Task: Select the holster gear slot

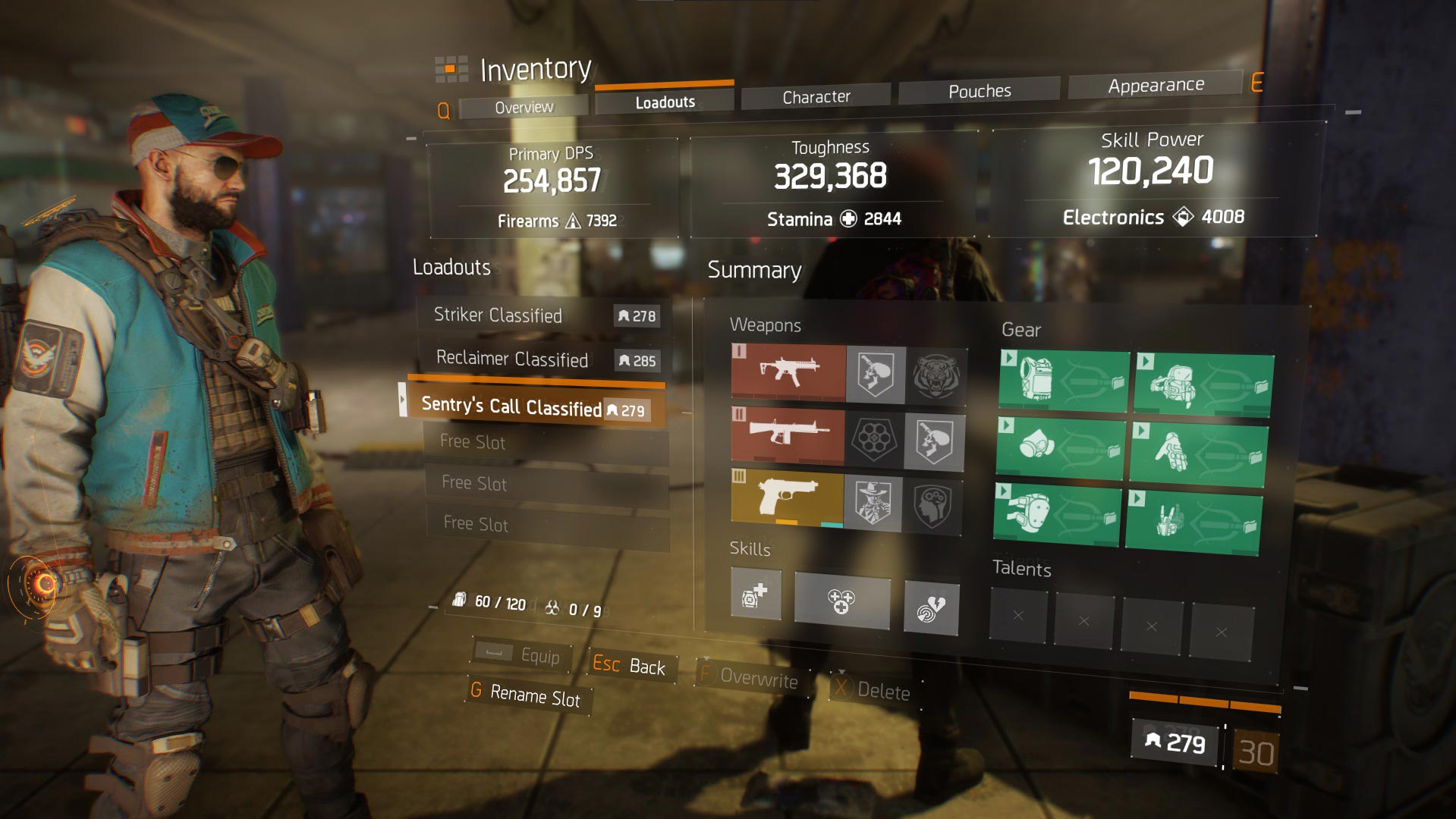Action: (1193, 522)
